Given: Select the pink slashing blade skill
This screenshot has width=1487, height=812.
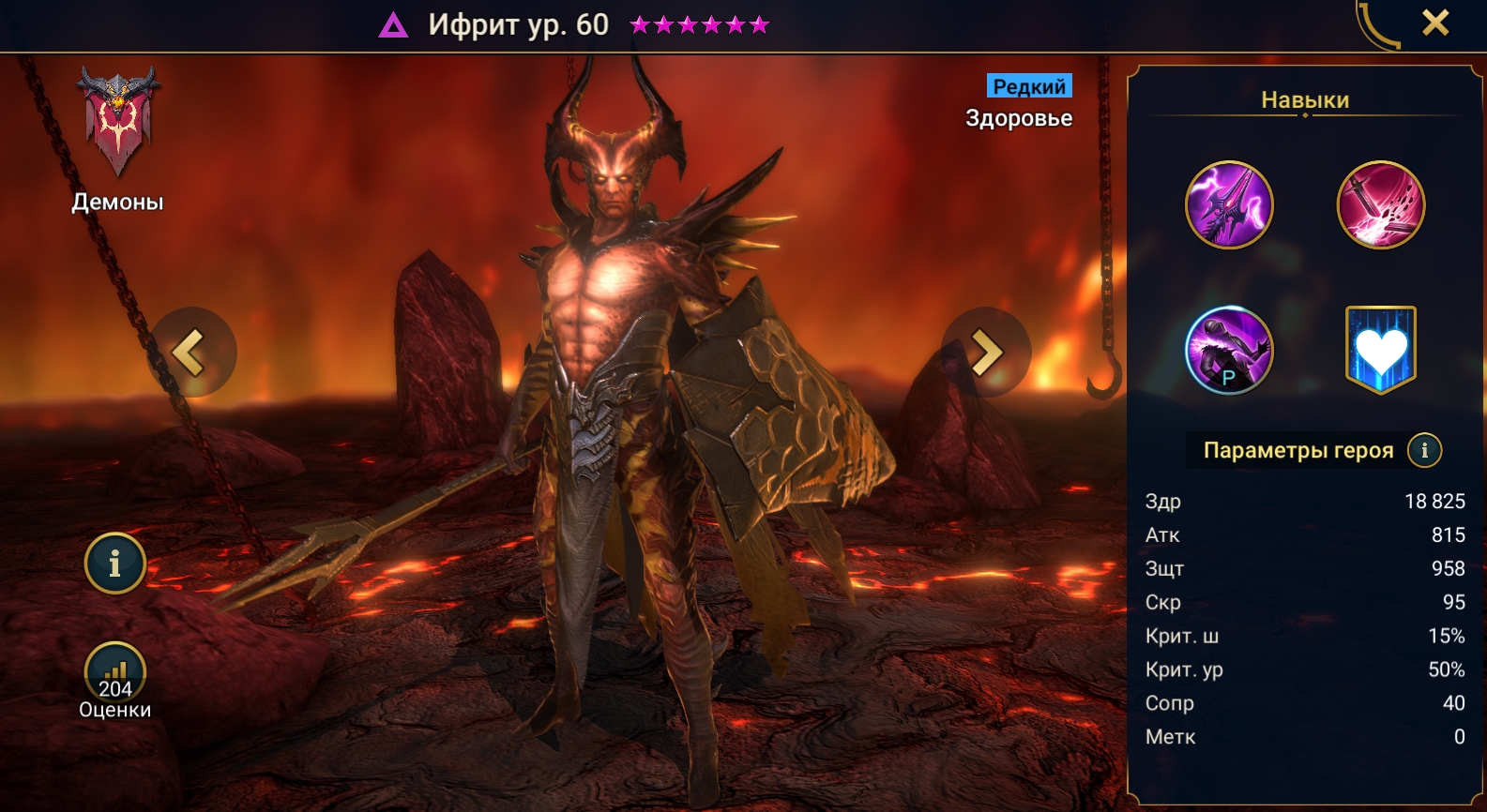Looking at the screenshot, I should pyautogui.click(x=1380, y=204).
